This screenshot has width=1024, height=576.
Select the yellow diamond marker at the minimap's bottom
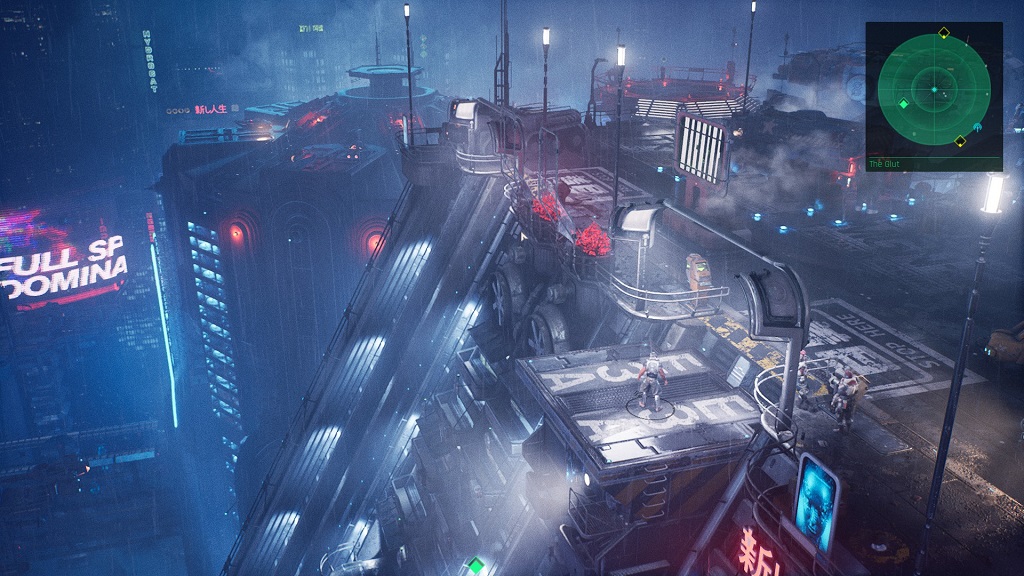click(x=960, y=141)
